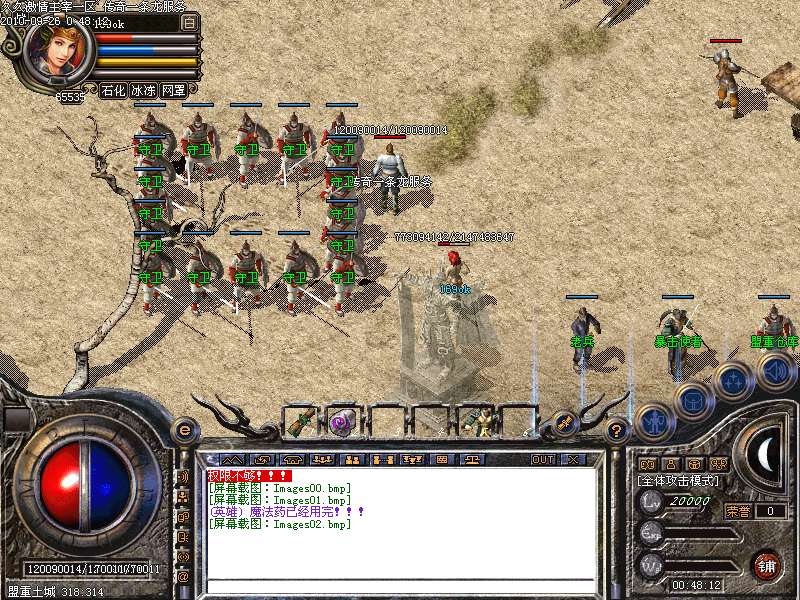The image size is (800, 600).
Task: Open the skills round button with four stars
Action: click(732, 380)
